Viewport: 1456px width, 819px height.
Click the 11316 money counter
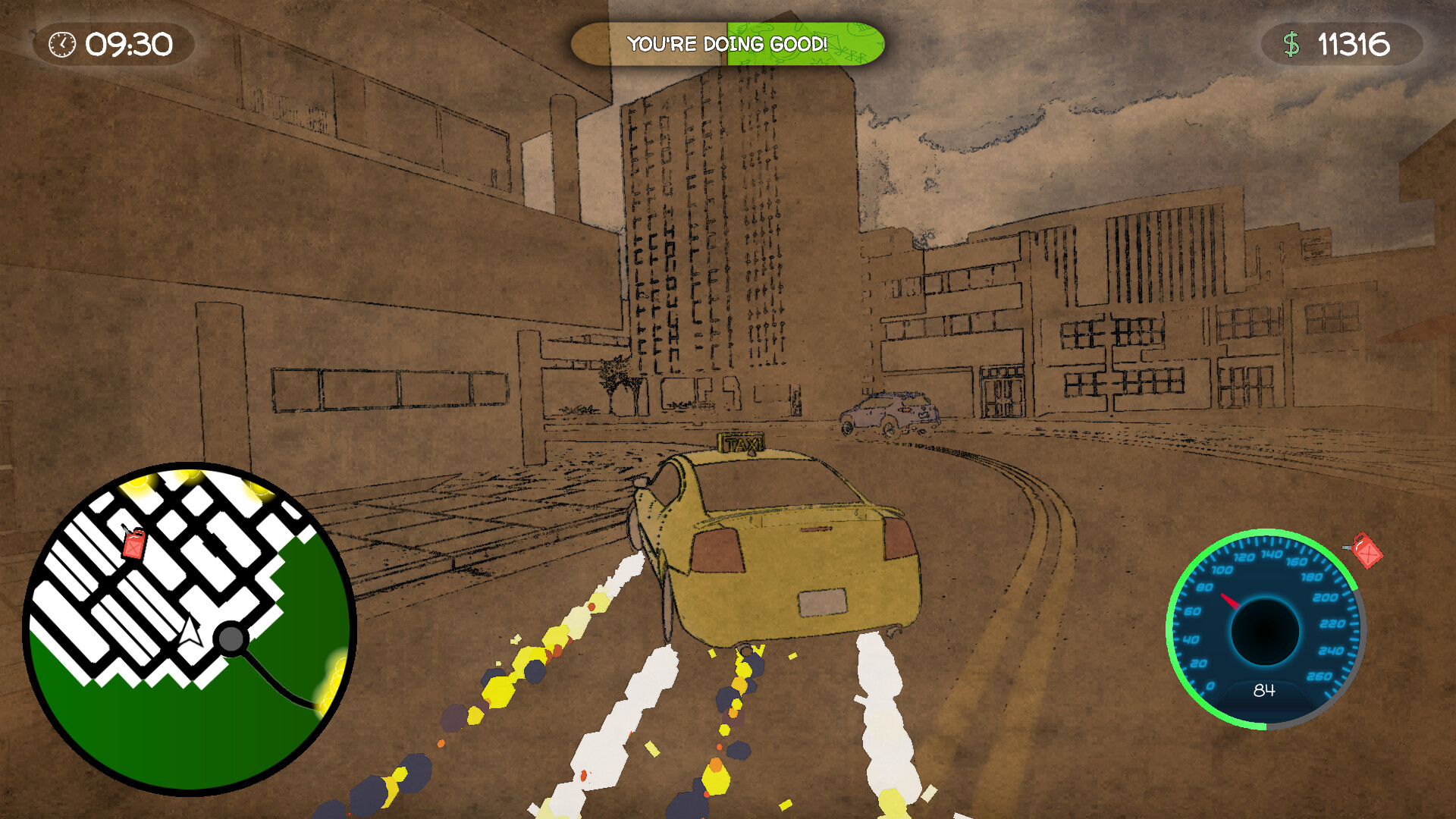point(1354,45)
